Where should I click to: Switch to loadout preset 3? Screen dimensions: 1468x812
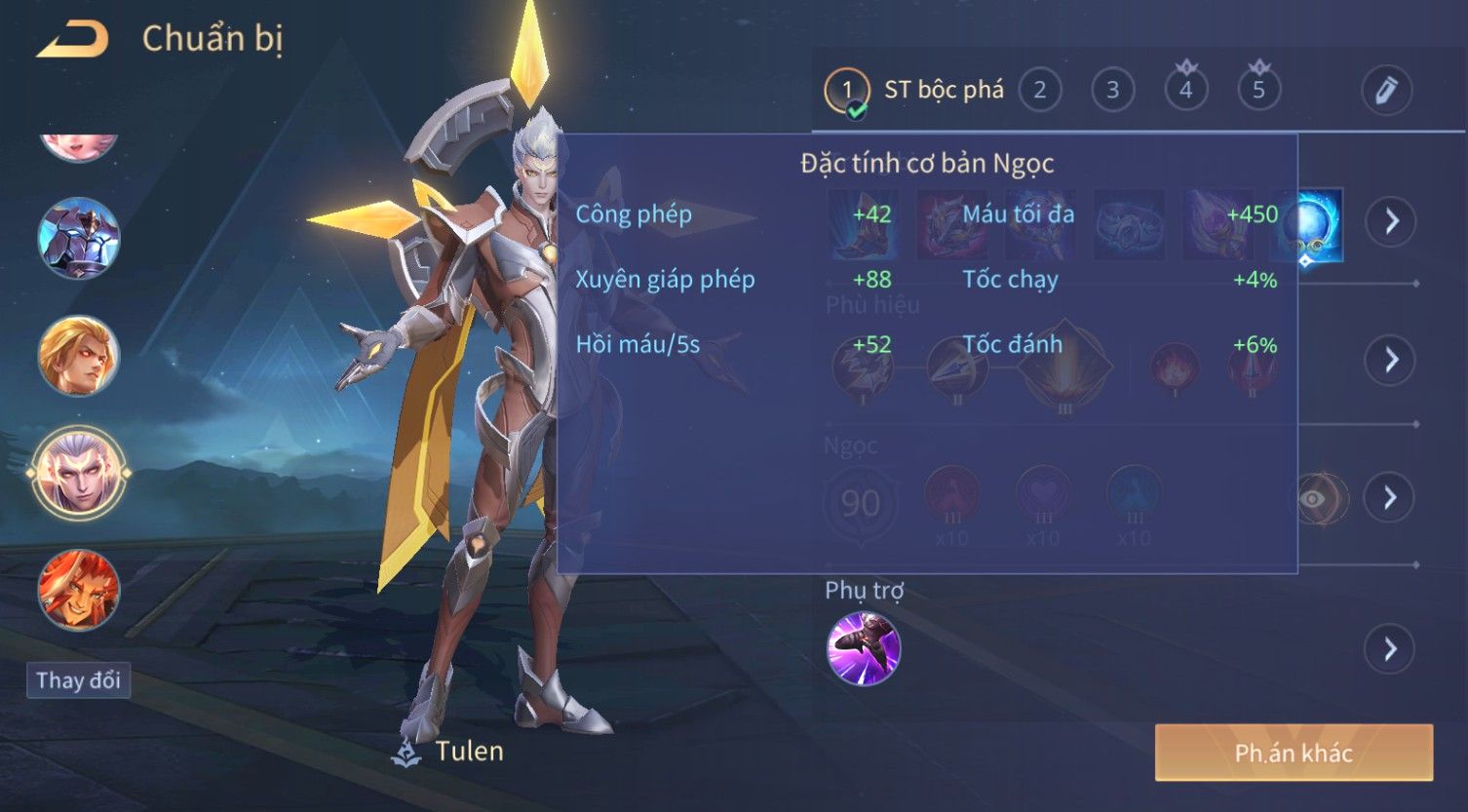click(x=1112, y=91)
